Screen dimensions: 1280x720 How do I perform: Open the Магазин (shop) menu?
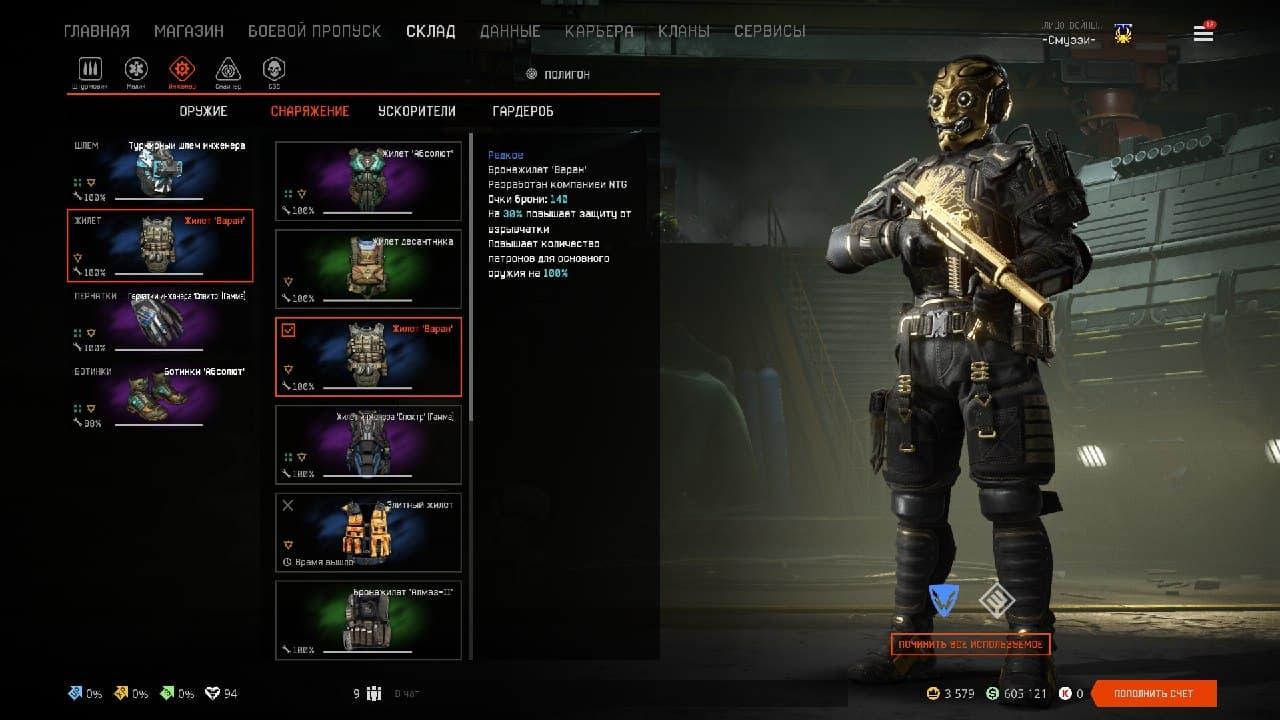(188, 31)
